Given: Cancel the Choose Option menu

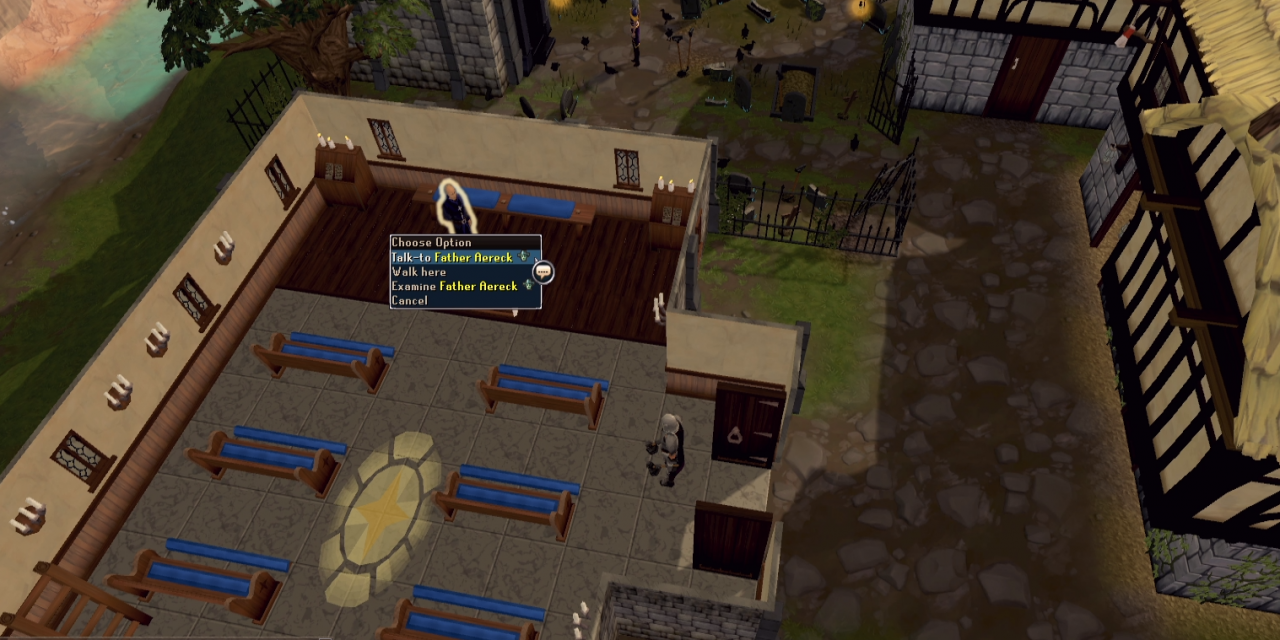Looking at the screenshot, I should click(410, 300).
